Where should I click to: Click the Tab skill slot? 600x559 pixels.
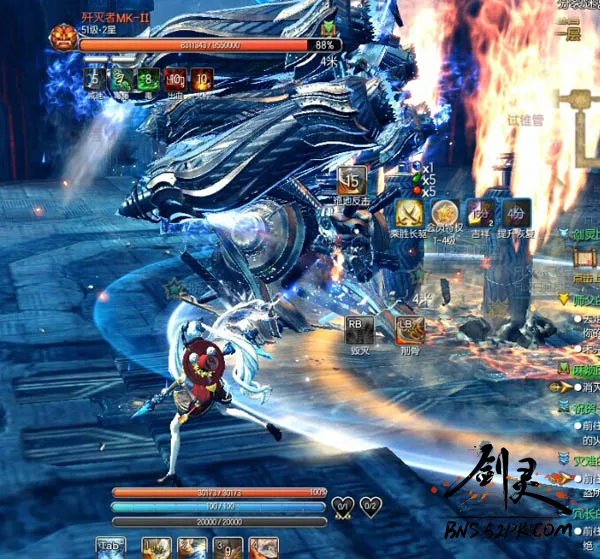click(x=110, y=548)
